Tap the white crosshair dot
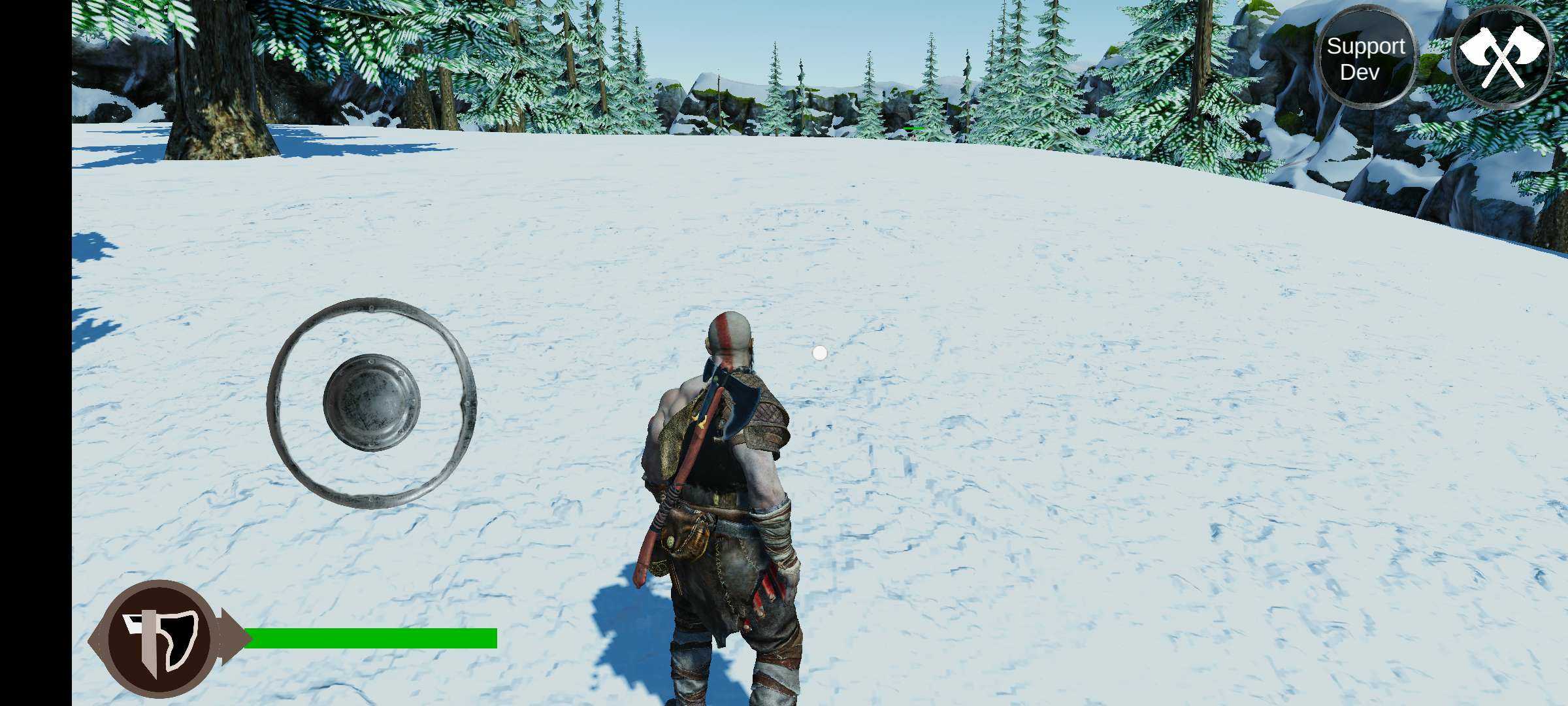 819,353
